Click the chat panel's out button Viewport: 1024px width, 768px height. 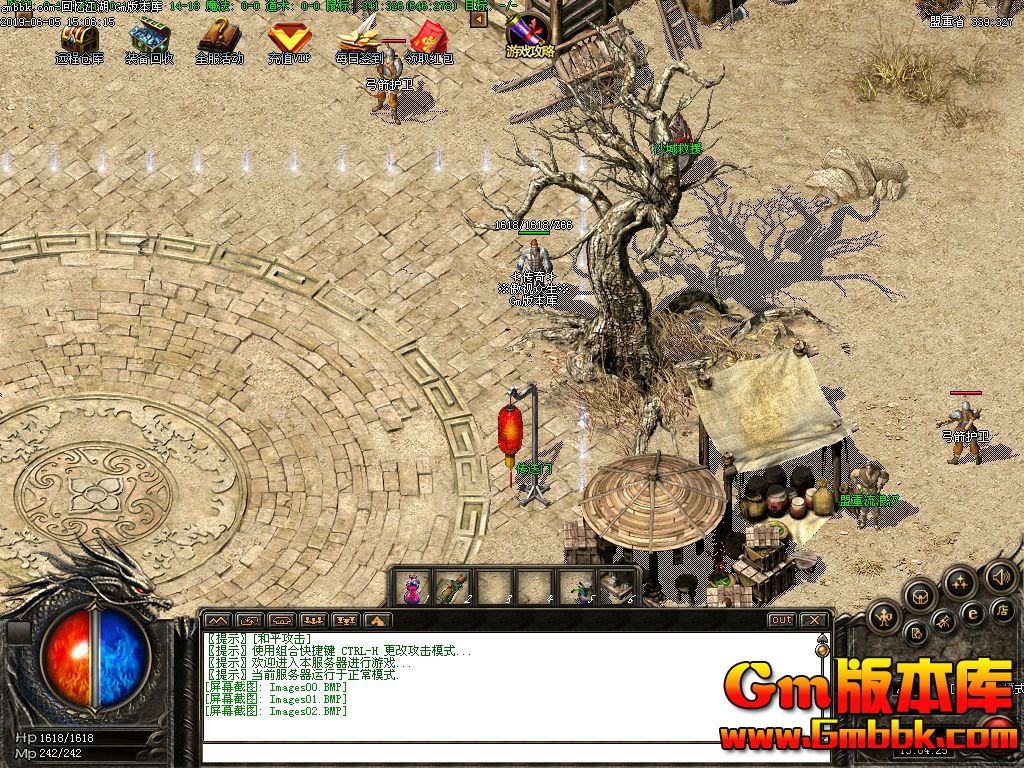coord(782,620)
